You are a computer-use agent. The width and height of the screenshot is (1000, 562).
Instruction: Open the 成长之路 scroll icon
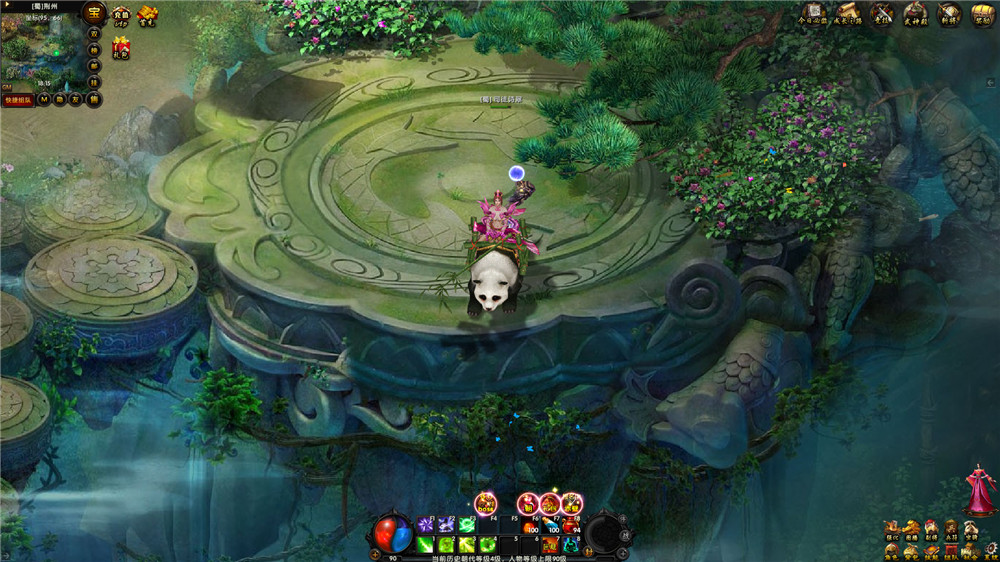(x=847, y=14)
